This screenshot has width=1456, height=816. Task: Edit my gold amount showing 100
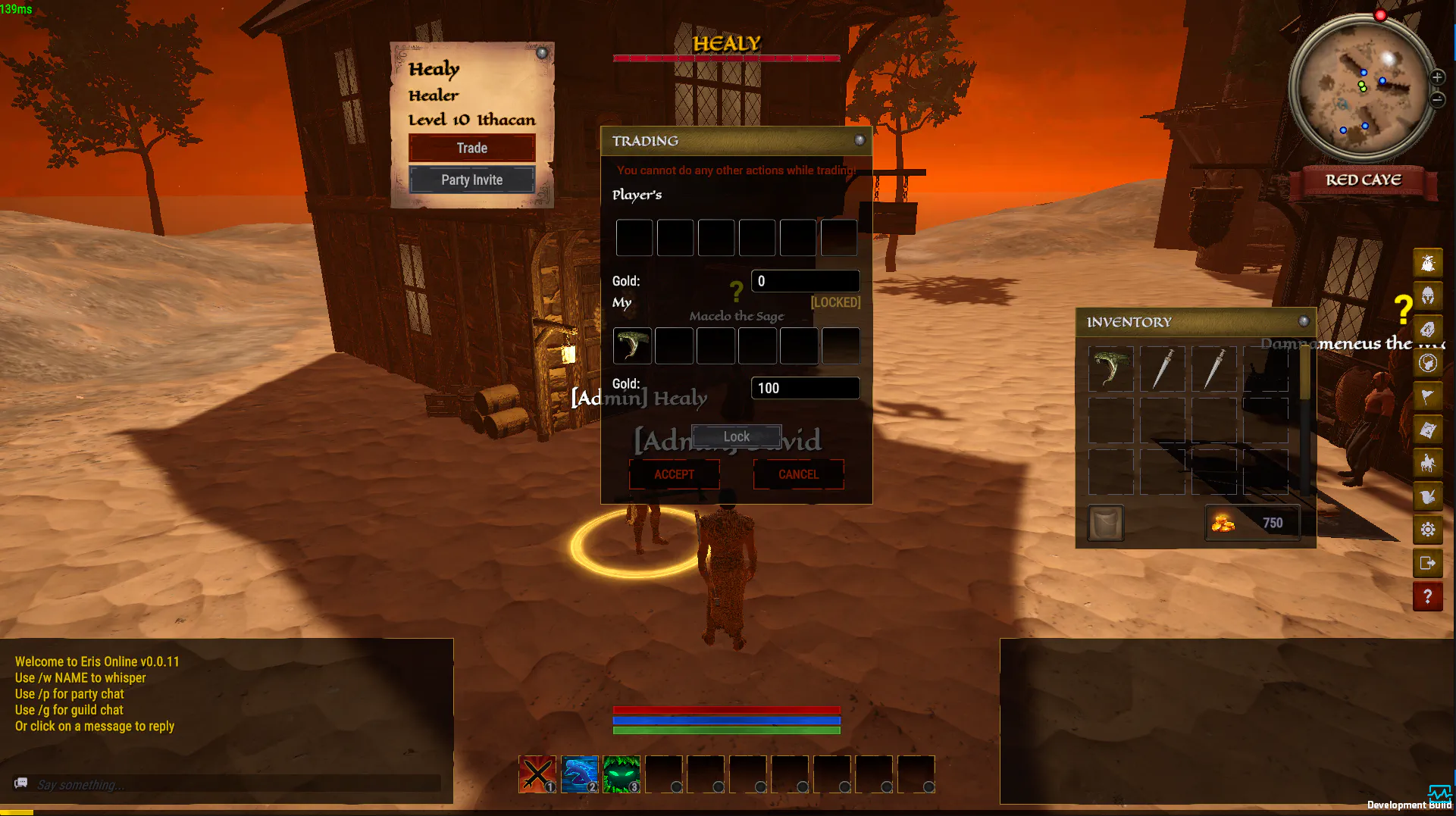[805, 388]
